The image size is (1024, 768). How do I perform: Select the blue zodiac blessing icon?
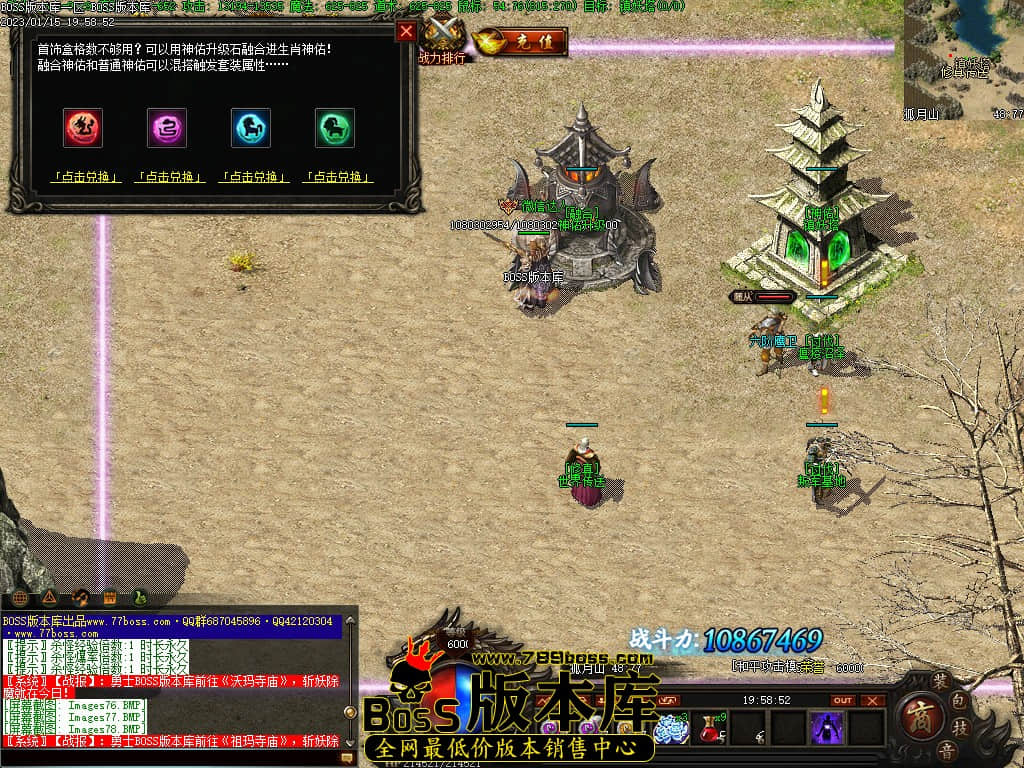(x=251, y=128)
